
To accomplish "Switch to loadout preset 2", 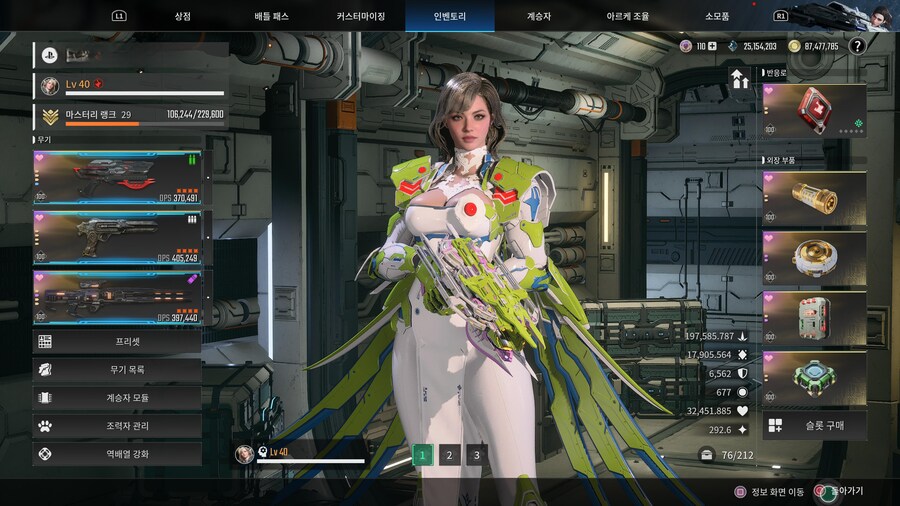I will pos(449,456).
